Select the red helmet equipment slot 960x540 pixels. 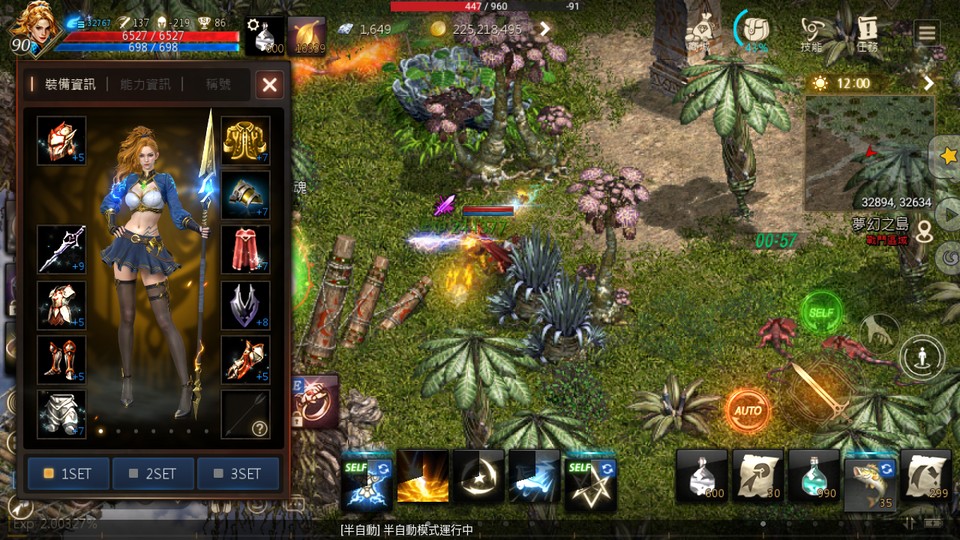(x=62, y=141)
